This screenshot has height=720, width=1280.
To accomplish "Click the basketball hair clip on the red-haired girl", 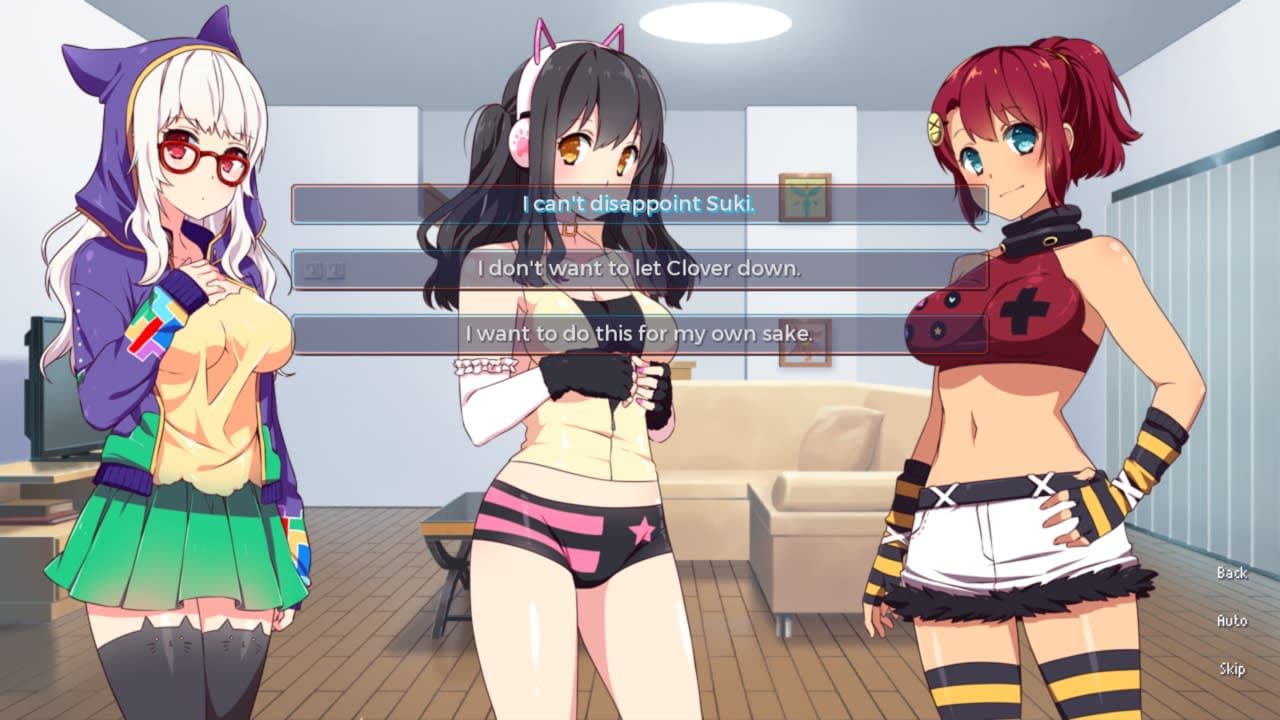I will tap(937, 126).
